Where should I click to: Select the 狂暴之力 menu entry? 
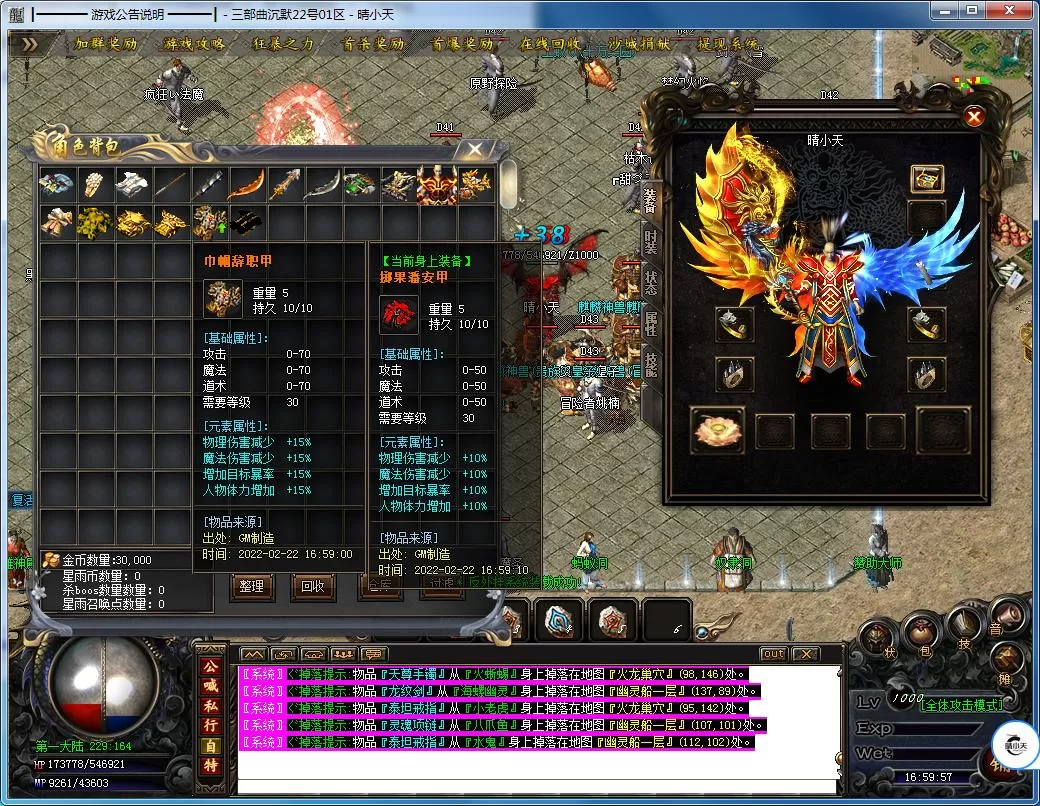pyautogui.click(x=284, y=45)
